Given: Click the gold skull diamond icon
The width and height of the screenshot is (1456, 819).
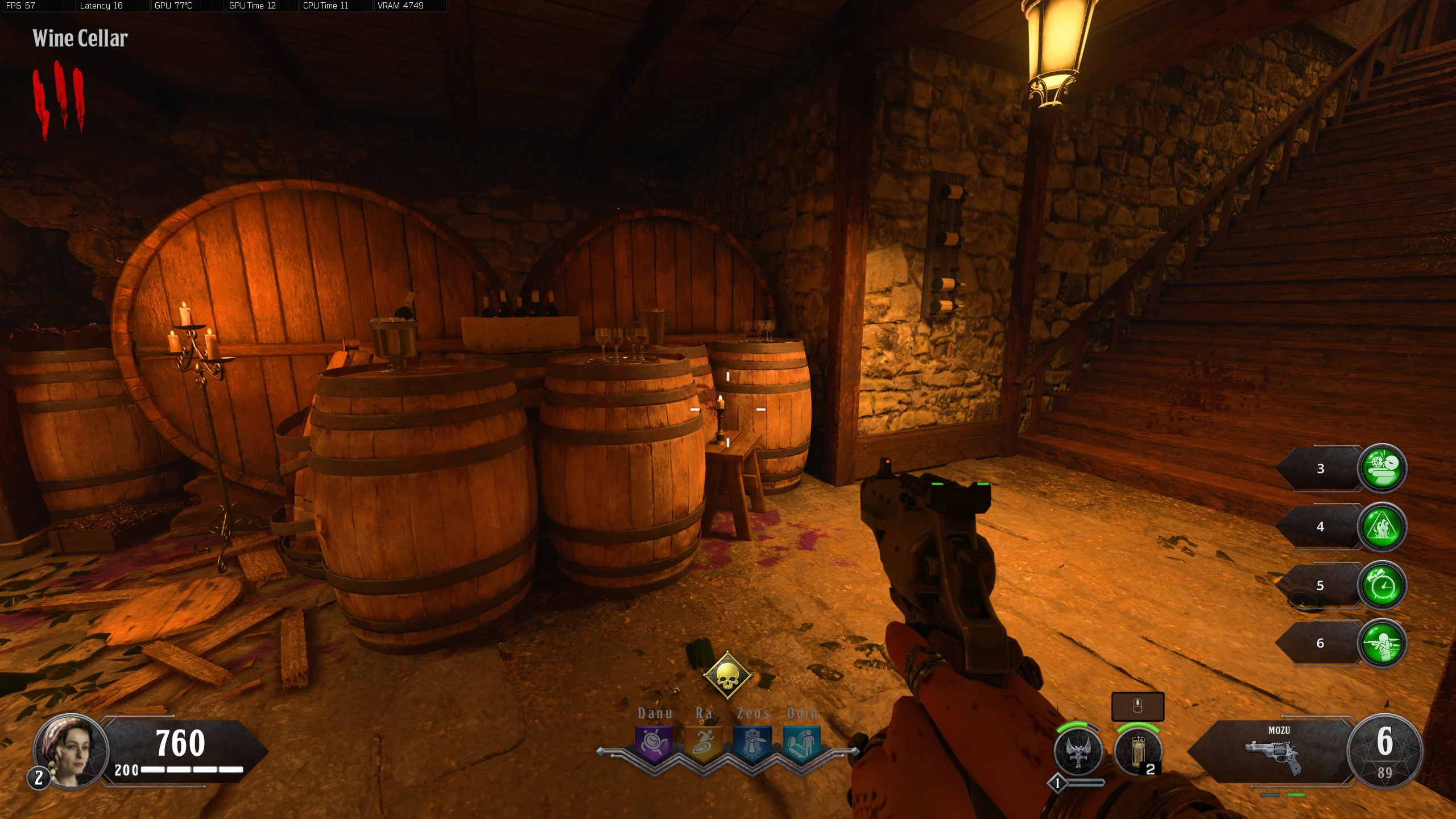Looking at the screenshot, I should click(727, 676).
